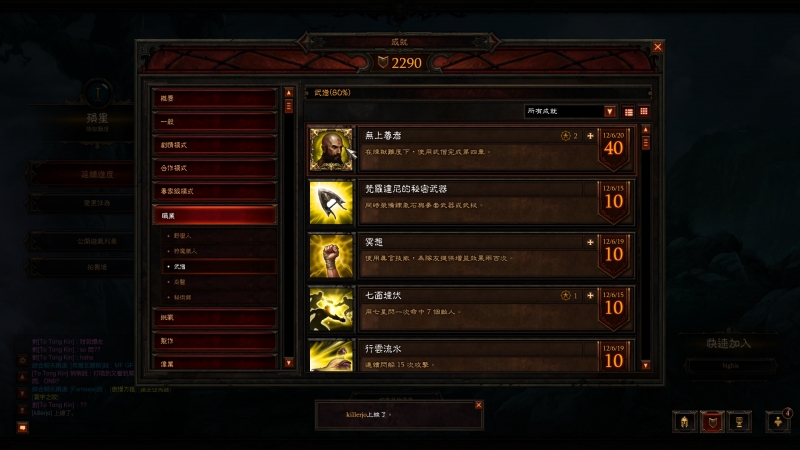Image resolution: width=800 pixels, height=450 pixels.
Task: Open the 劇情模式 campaign category
Action: (x=214, y=145)
